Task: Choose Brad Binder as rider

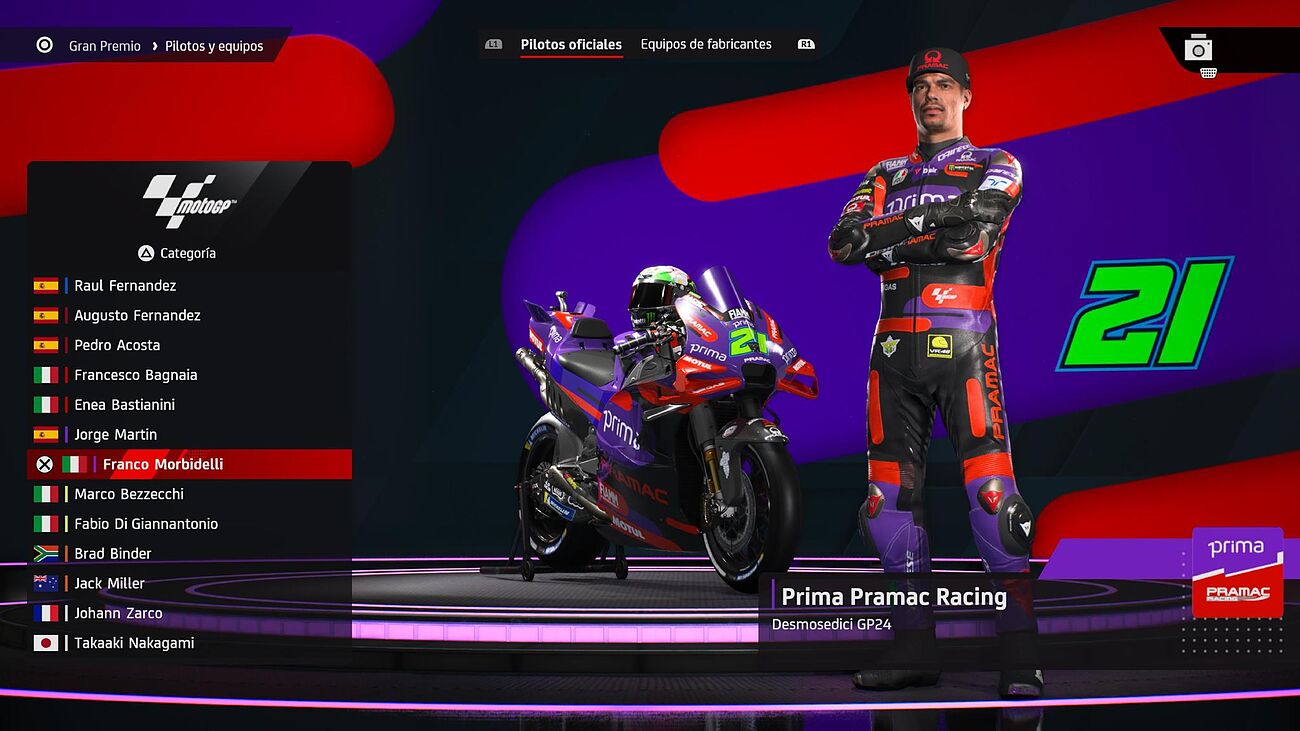Action: (113, 554)
